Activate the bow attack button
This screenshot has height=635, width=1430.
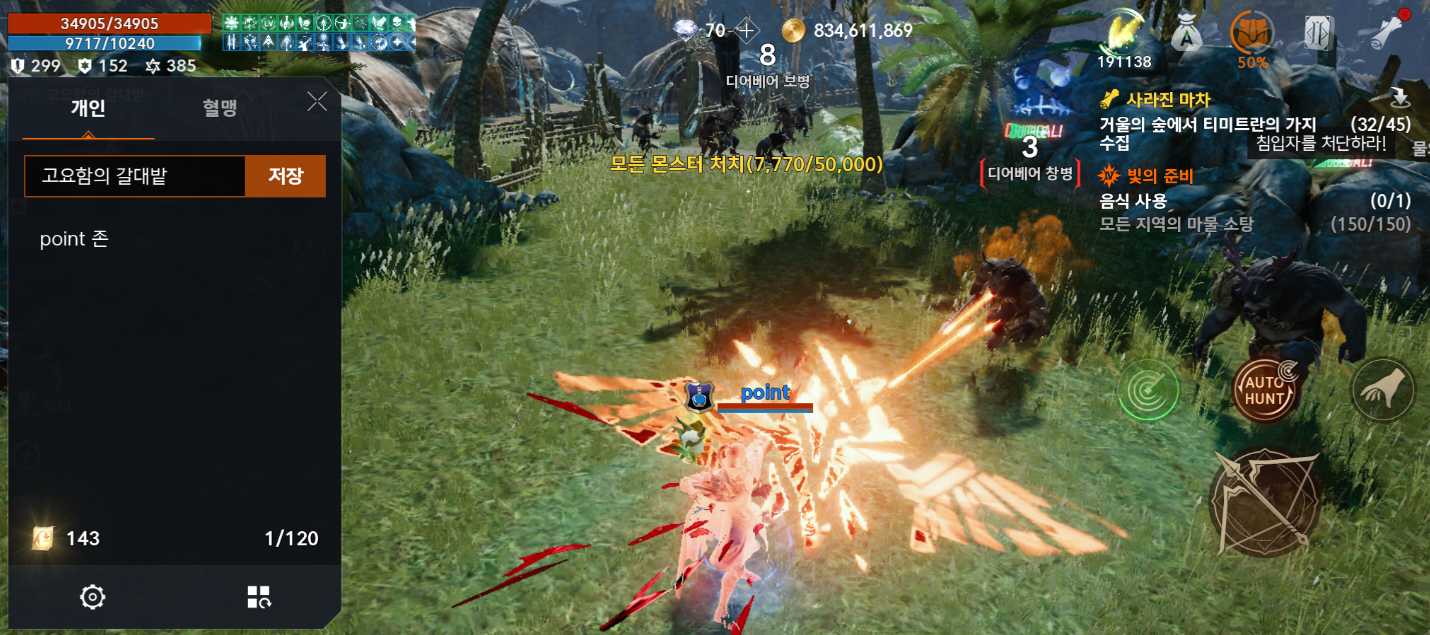(1264, 499)
